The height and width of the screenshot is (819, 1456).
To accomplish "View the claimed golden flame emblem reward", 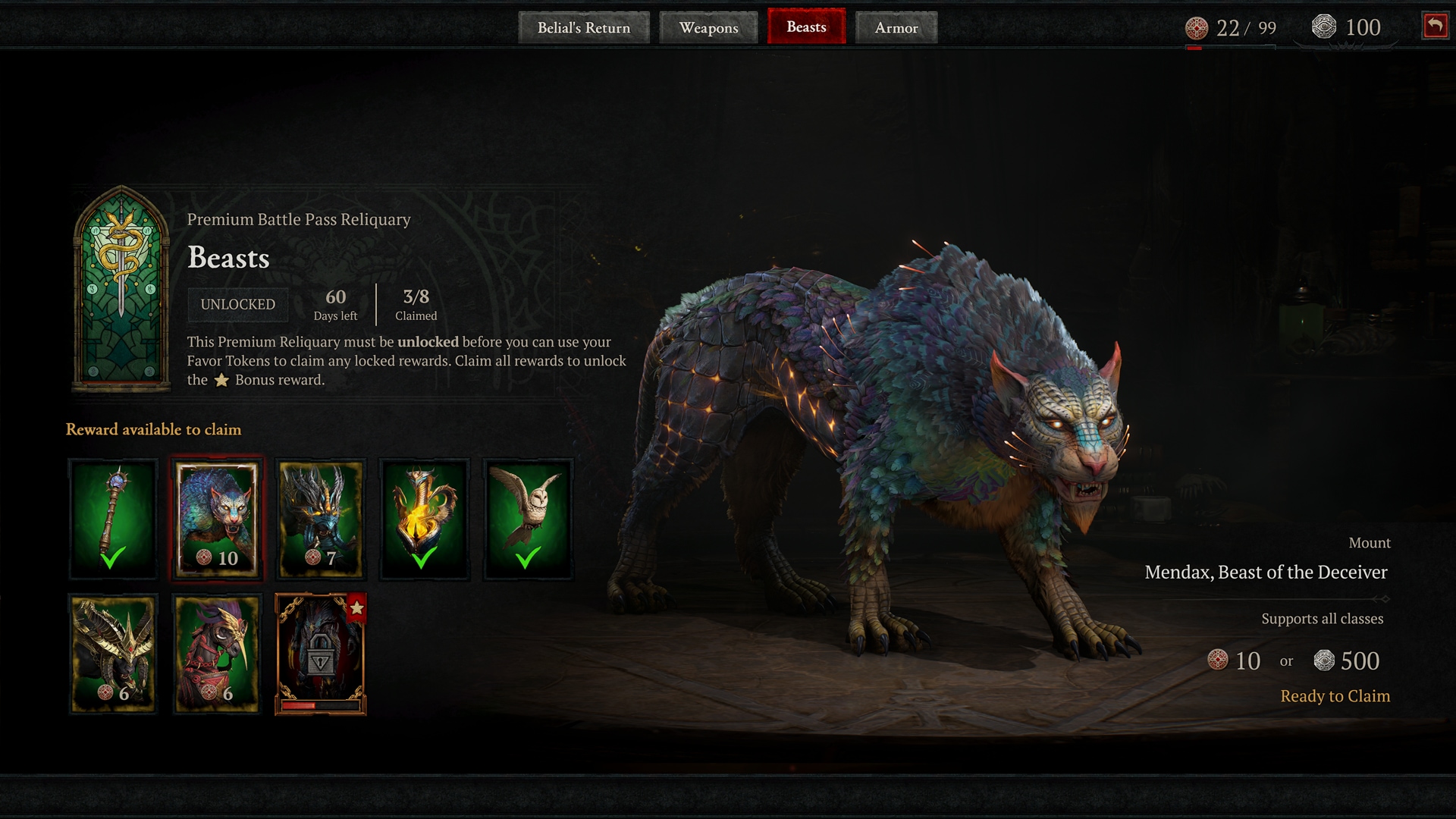I will (x=424, y=519).
